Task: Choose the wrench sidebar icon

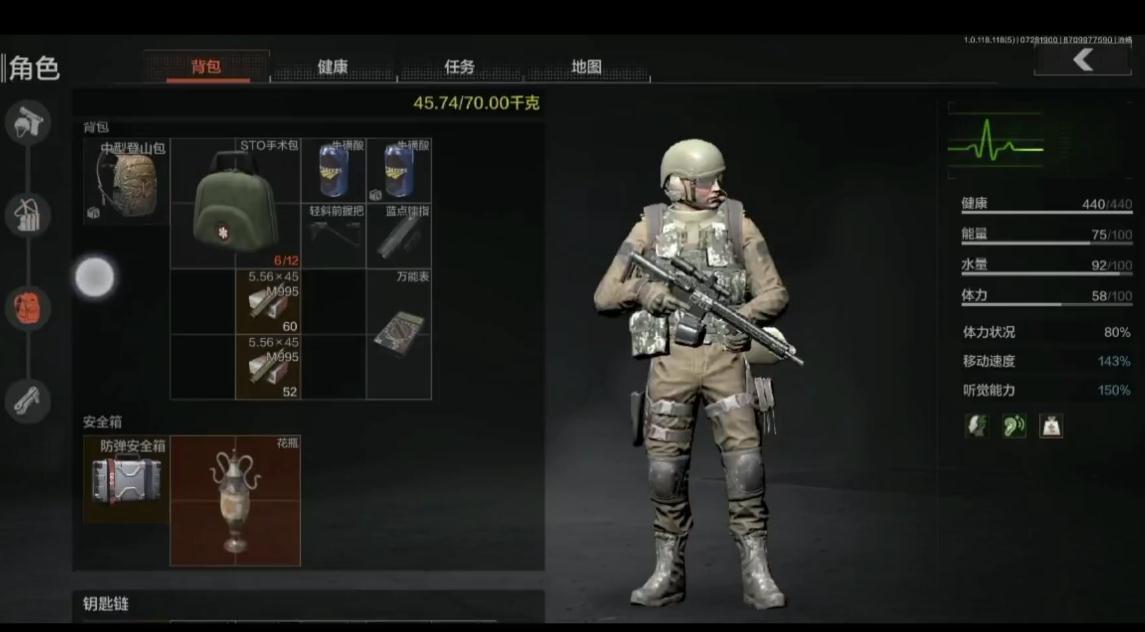Action: pos(28,400)
